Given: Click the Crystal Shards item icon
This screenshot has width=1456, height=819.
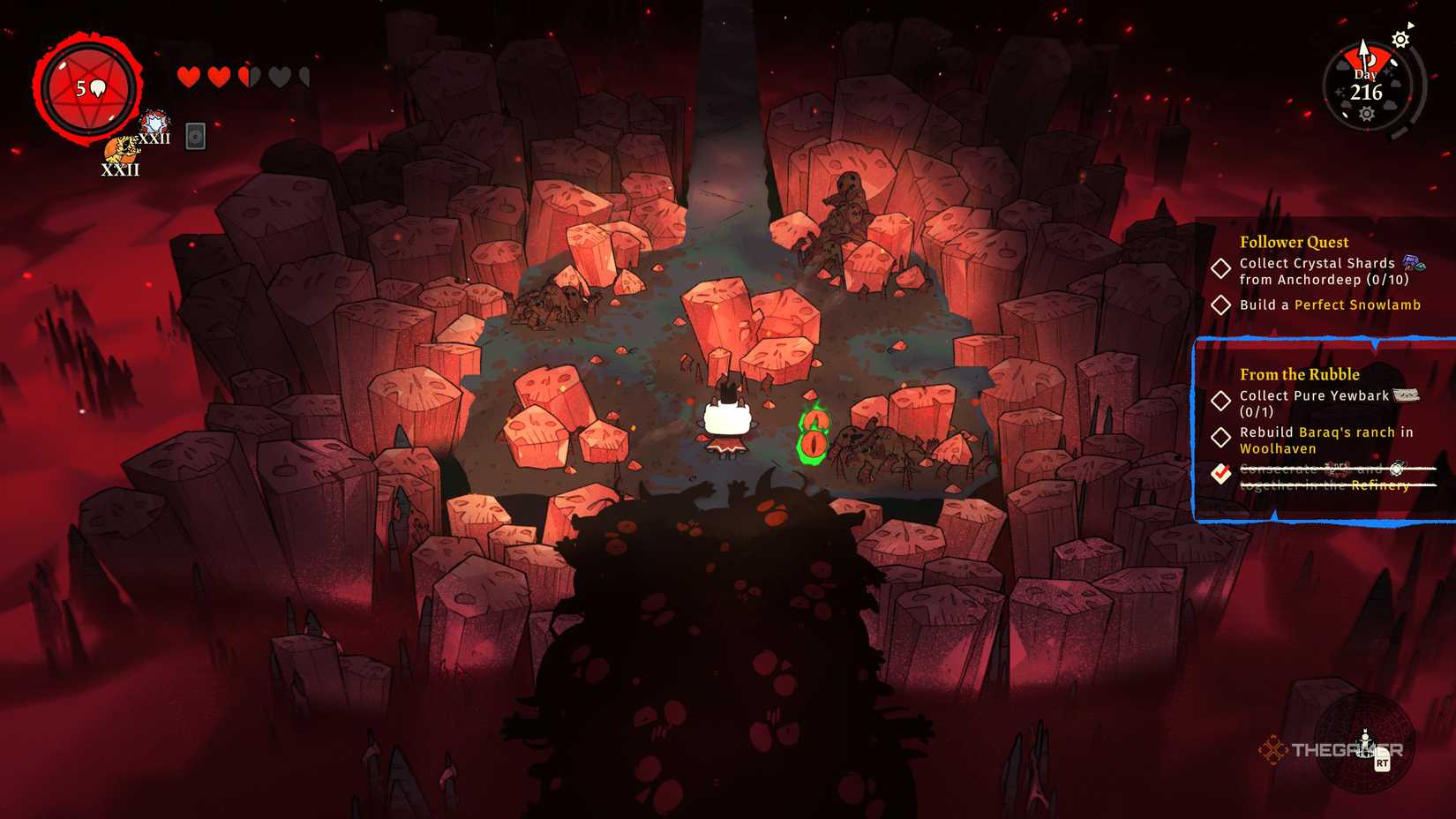Looking at the screenshot, I should click(x=1414, y=263).
